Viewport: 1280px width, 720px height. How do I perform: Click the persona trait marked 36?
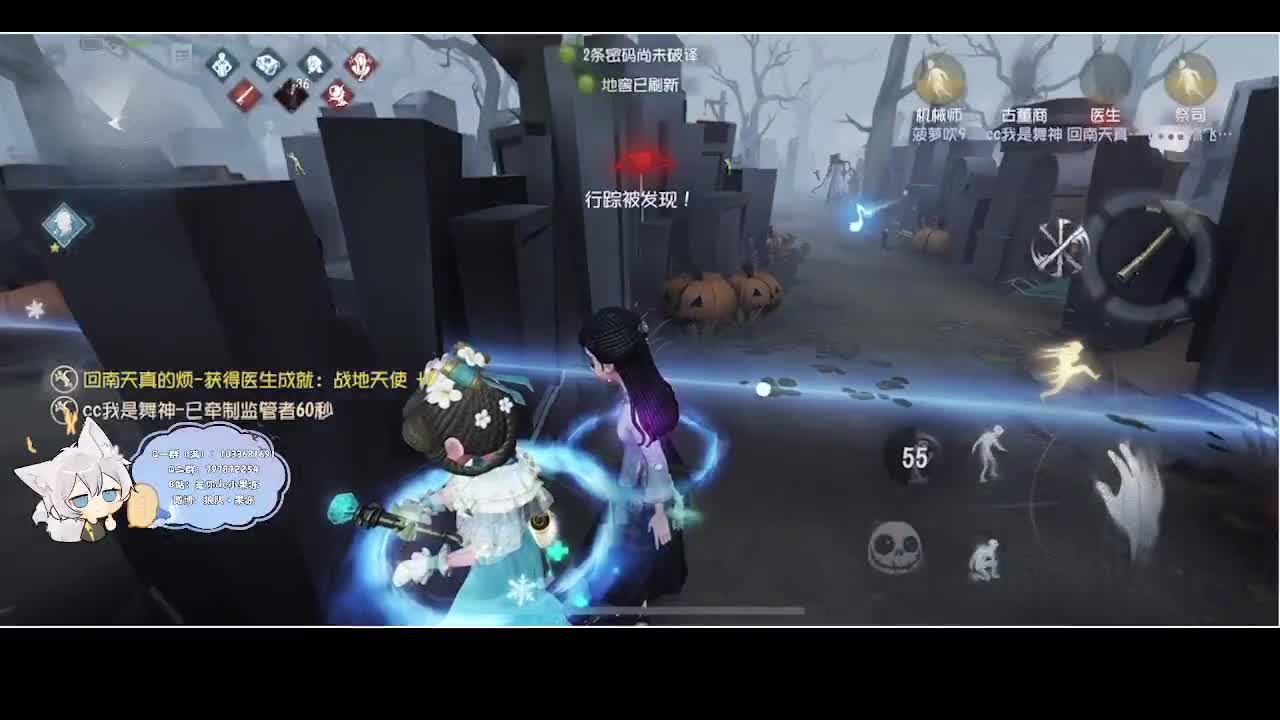point(290,92)
